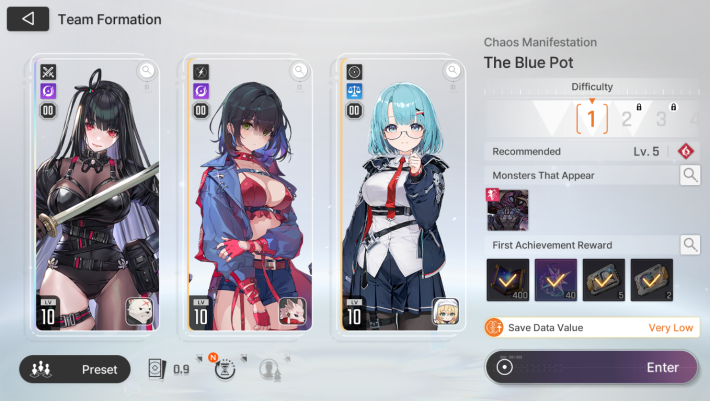Viewport: 710px width, 401px height.
Task: Go back using the arrow button
Action: [28, 19]
